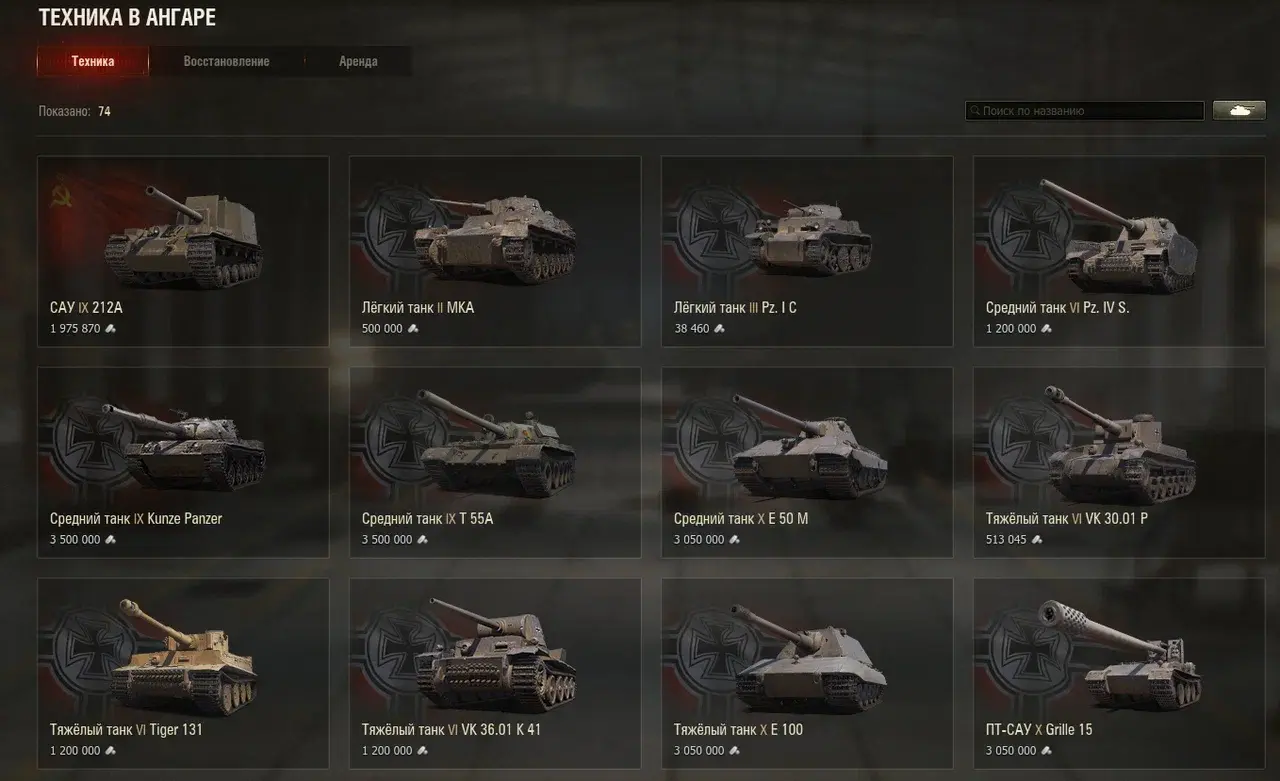
Task: Choose the E 50 M tank card
Action: [807, 462]
